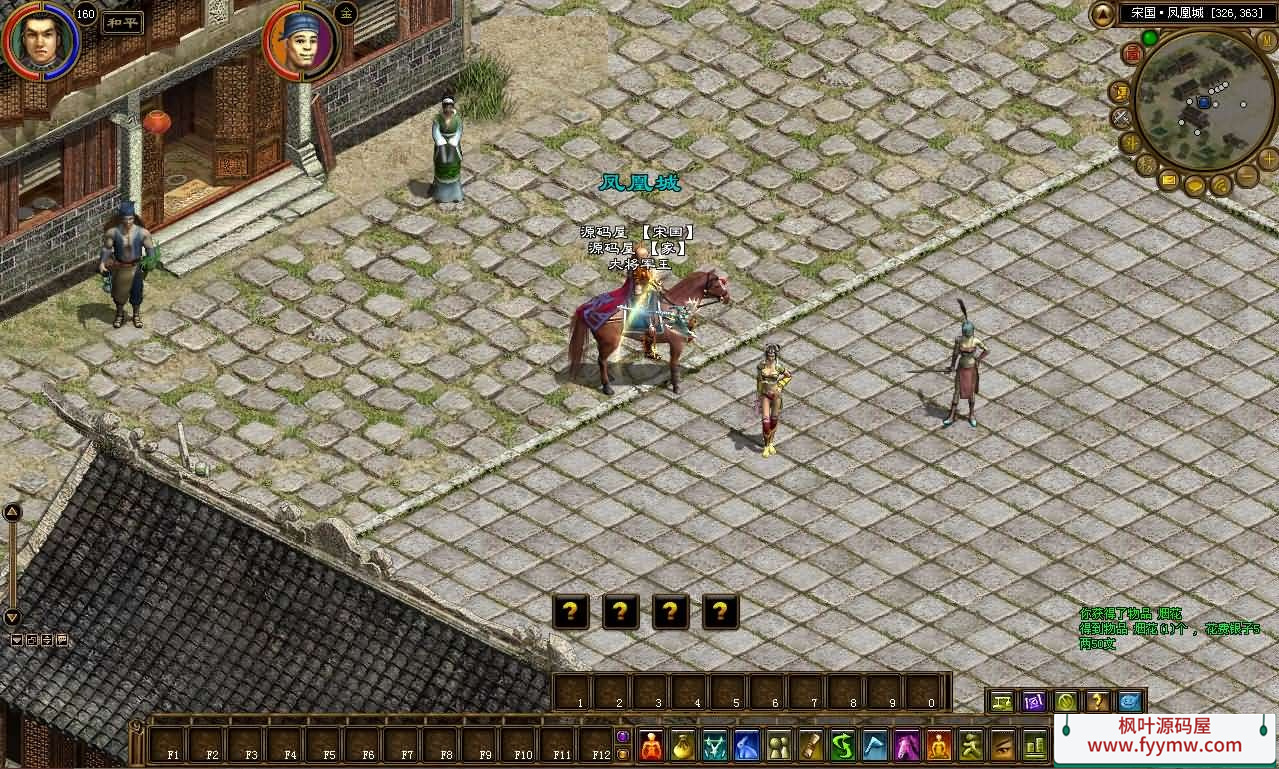
Task: Visit the www.fyymw.com watermark link
Action: [x=1164, y=745]
